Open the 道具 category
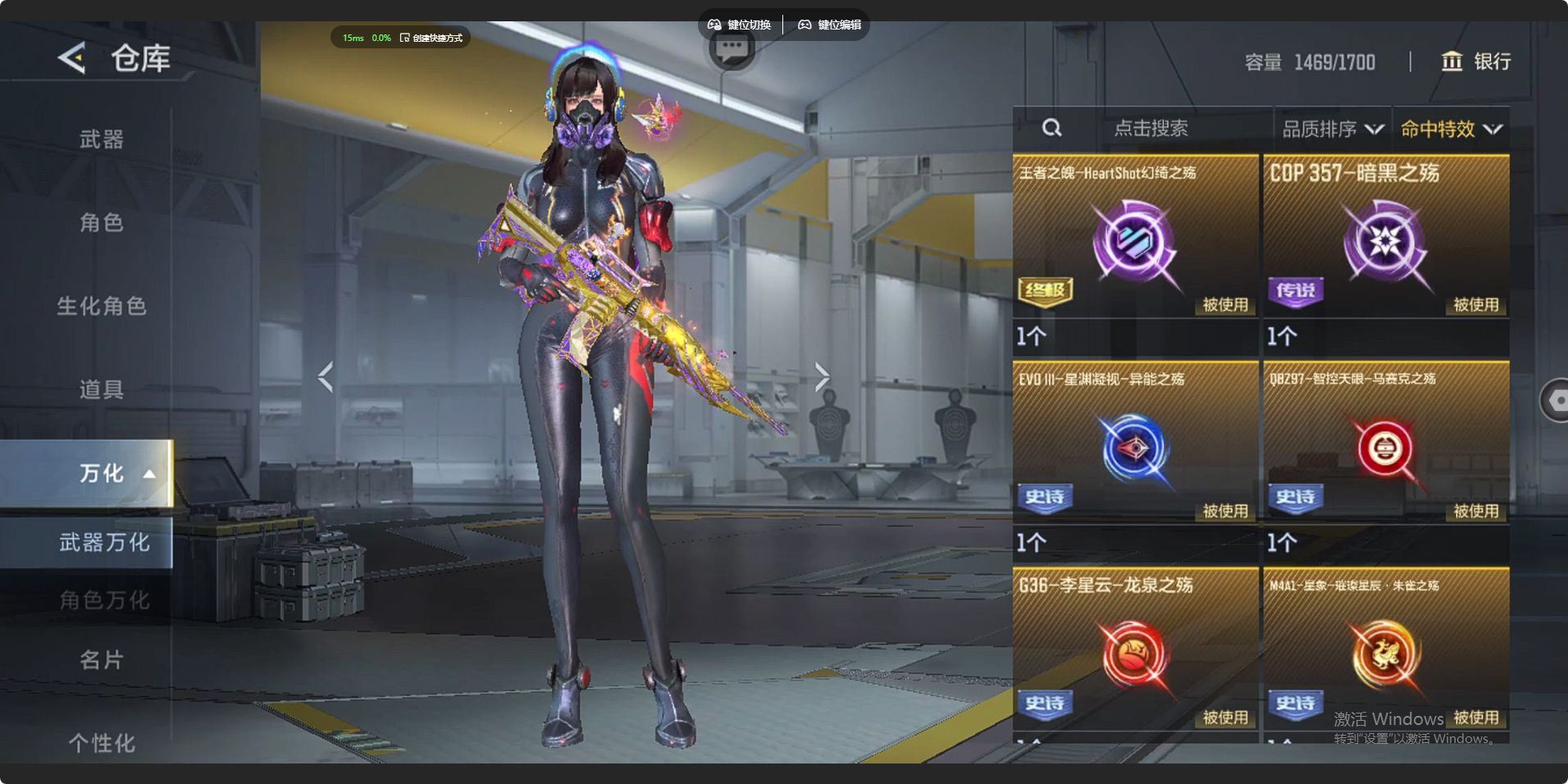The width and height of the screenshot is (1568, 784). point(102,390)
